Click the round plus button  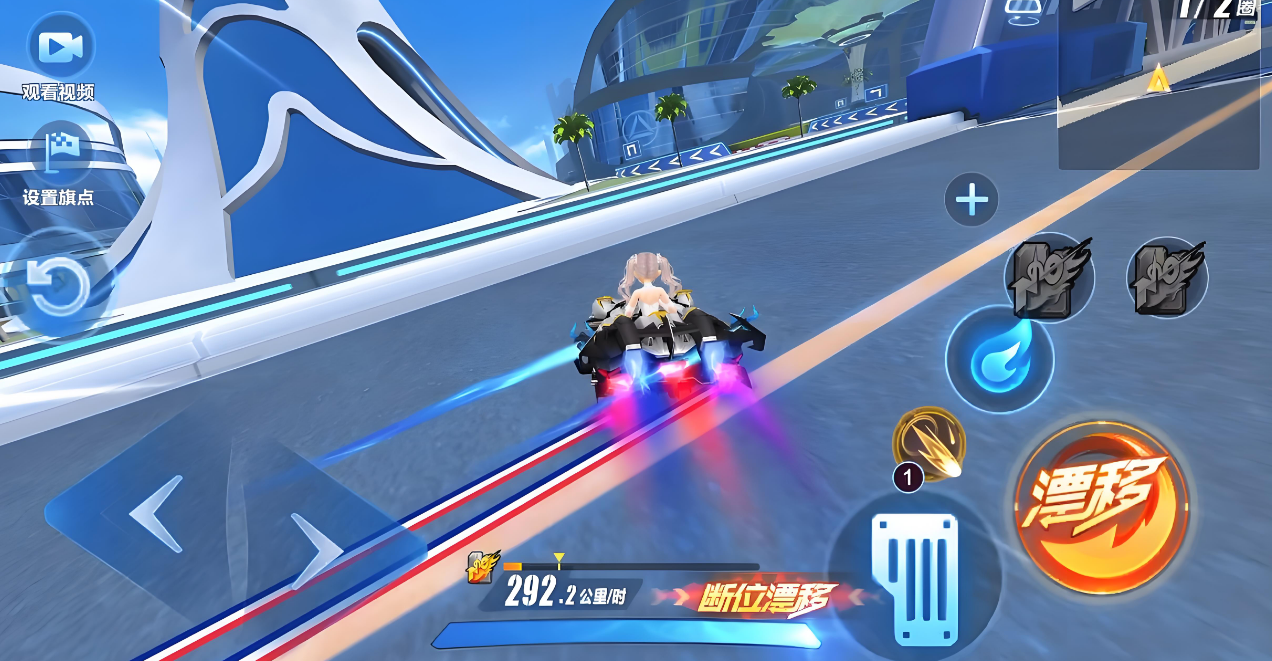click(971, 200)
